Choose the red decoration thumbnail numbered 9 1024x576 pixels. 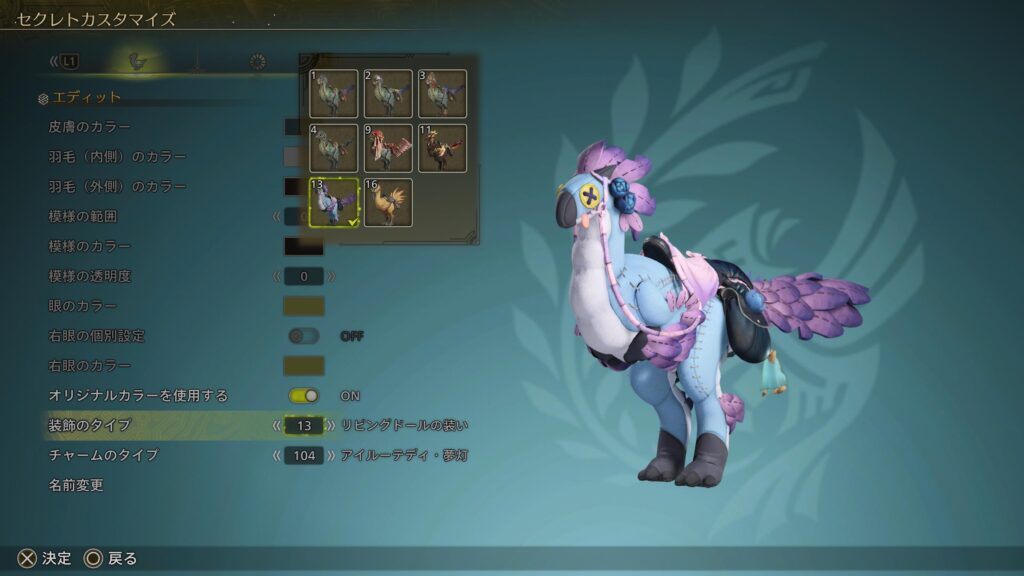tap(388, 148)
